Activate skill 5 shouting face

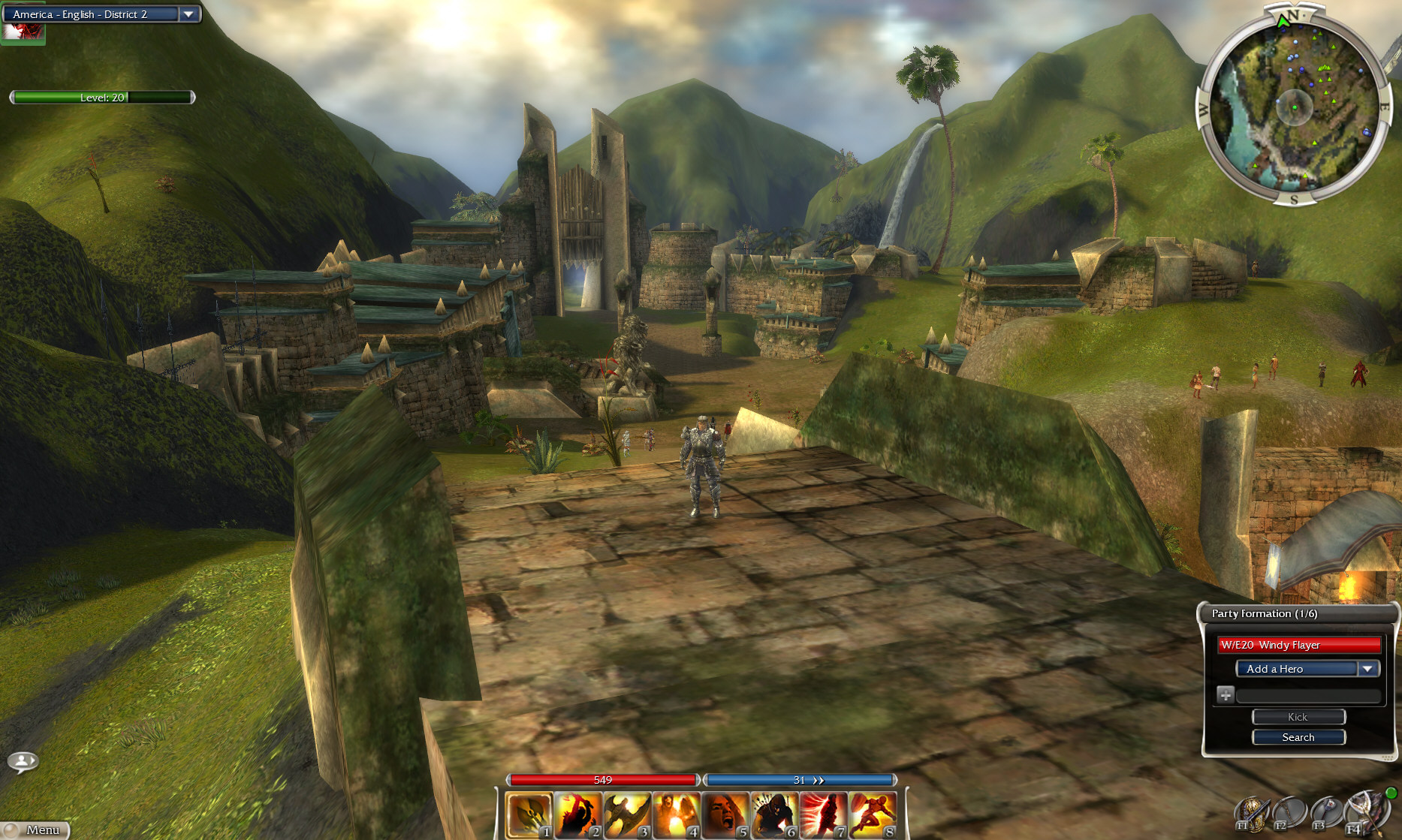click(x=725, y=814)
